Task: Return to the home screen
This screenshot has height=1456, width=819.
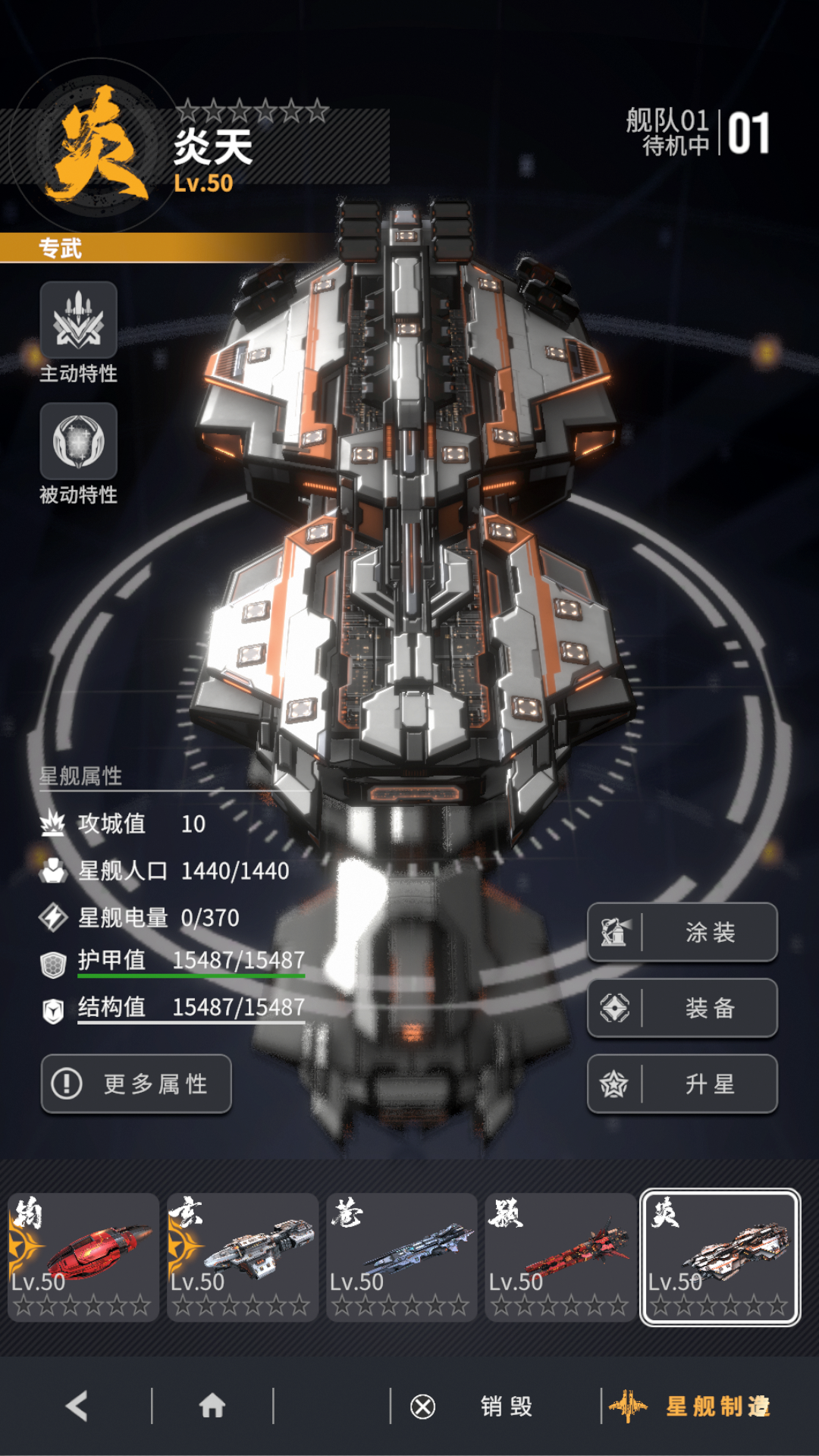Action: point(212,1406)
